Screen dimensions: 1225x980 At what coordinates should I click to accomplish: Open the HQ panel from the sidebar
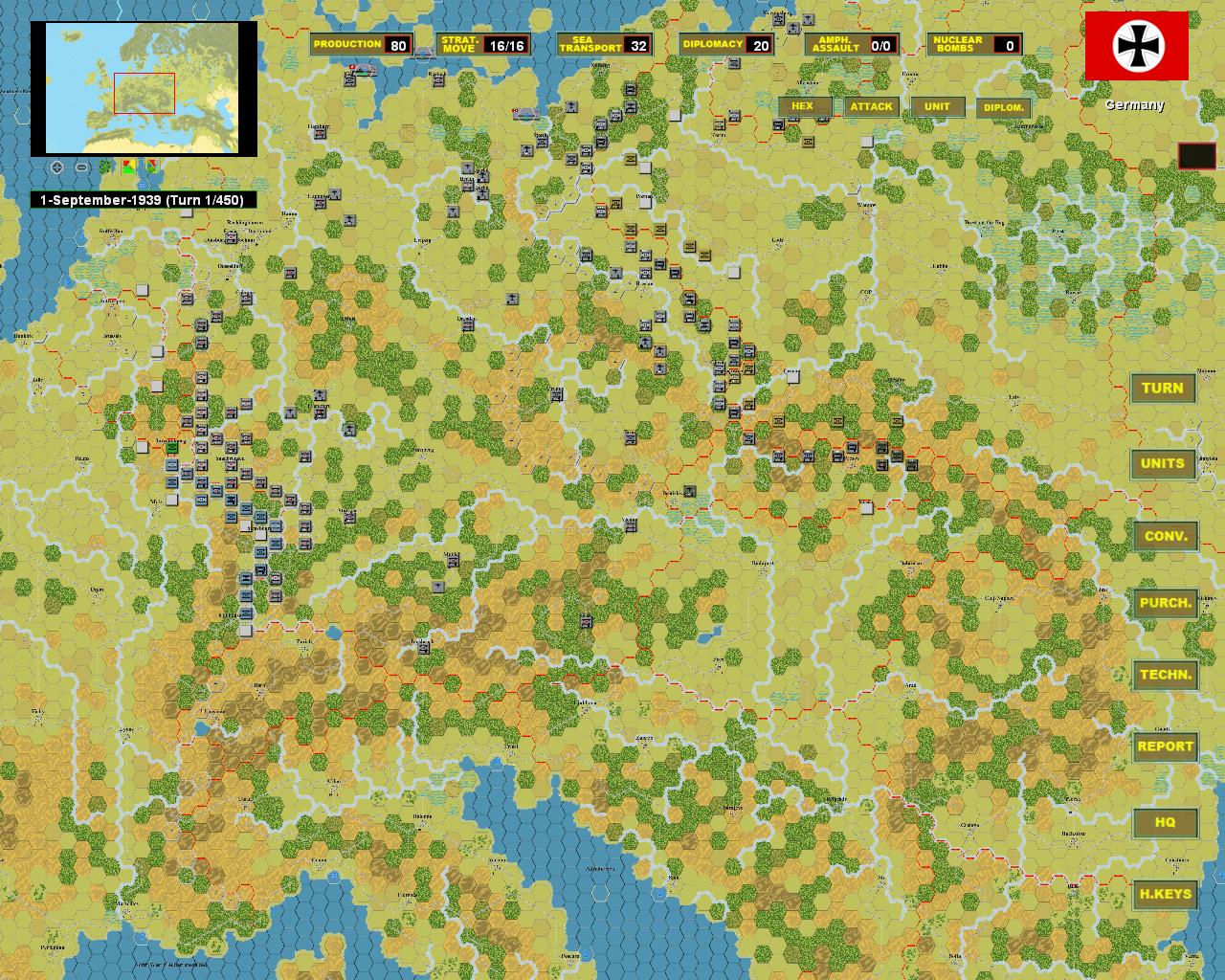click(1164, 821)
